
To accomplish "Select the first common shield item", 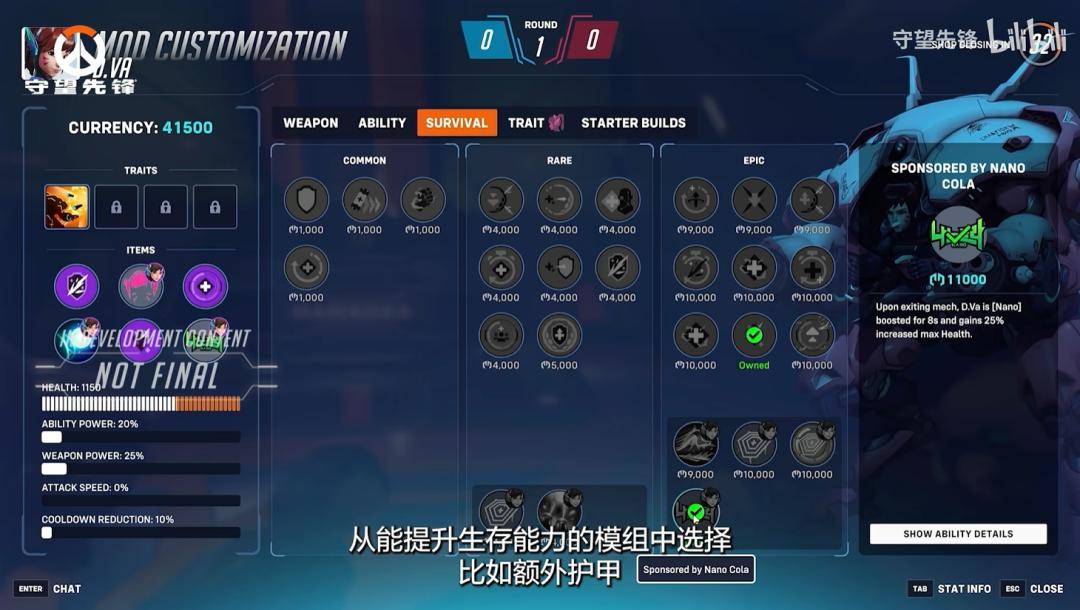I will pyautogui.click(x=306, y=200).
